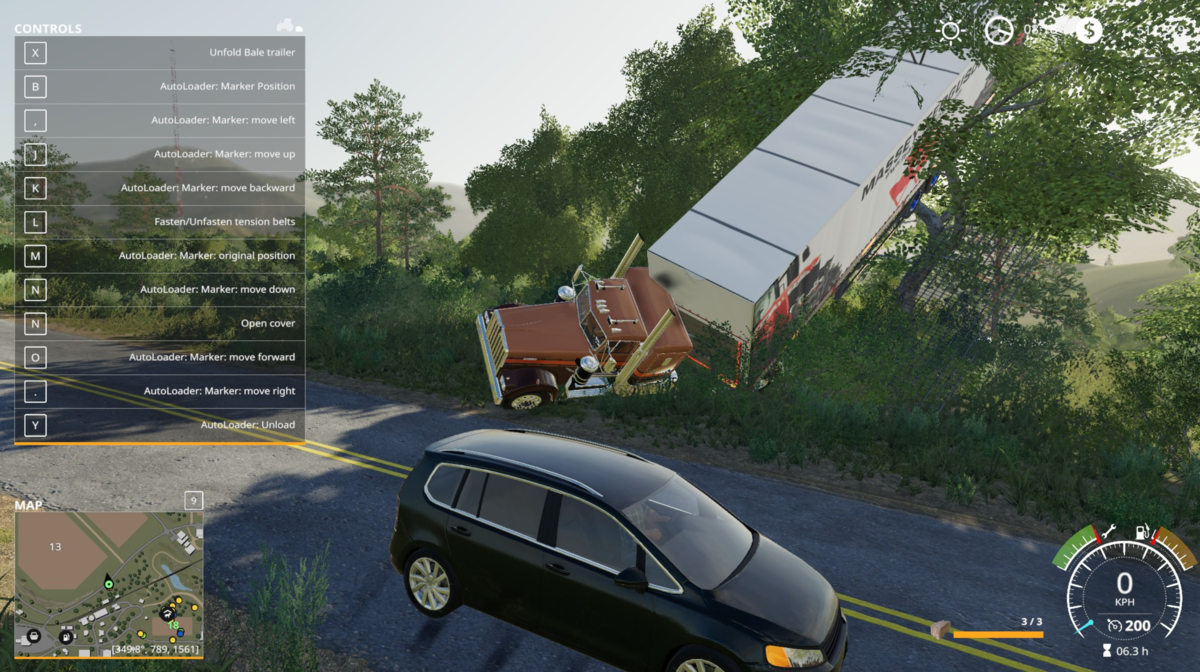Screen dimensions: 1200x672
Task: Select the shop basket marker on minimap
Action: coord(34,635)
